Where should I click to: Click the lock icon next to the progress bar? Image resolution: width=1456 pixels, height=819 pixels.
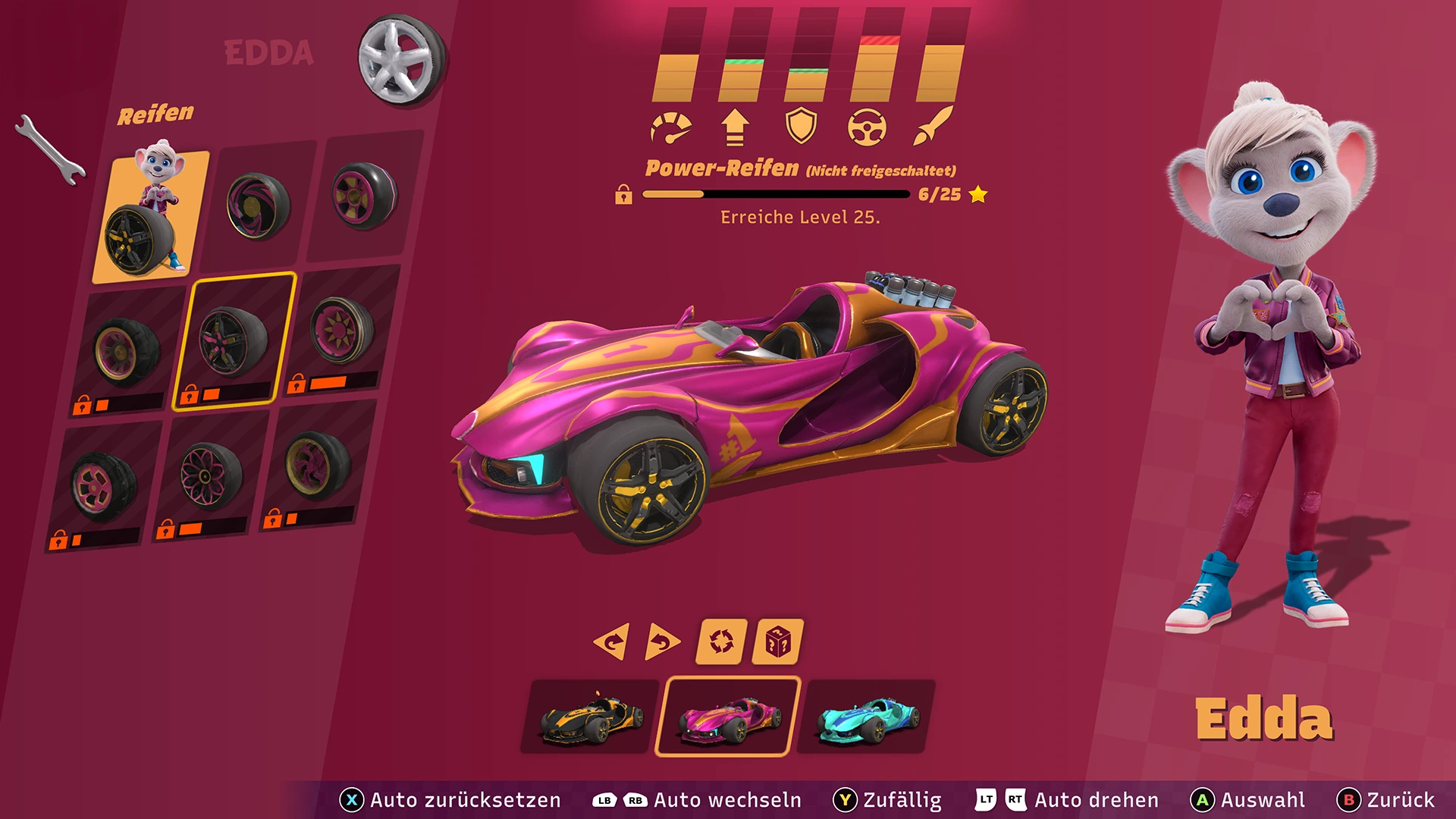624,196
